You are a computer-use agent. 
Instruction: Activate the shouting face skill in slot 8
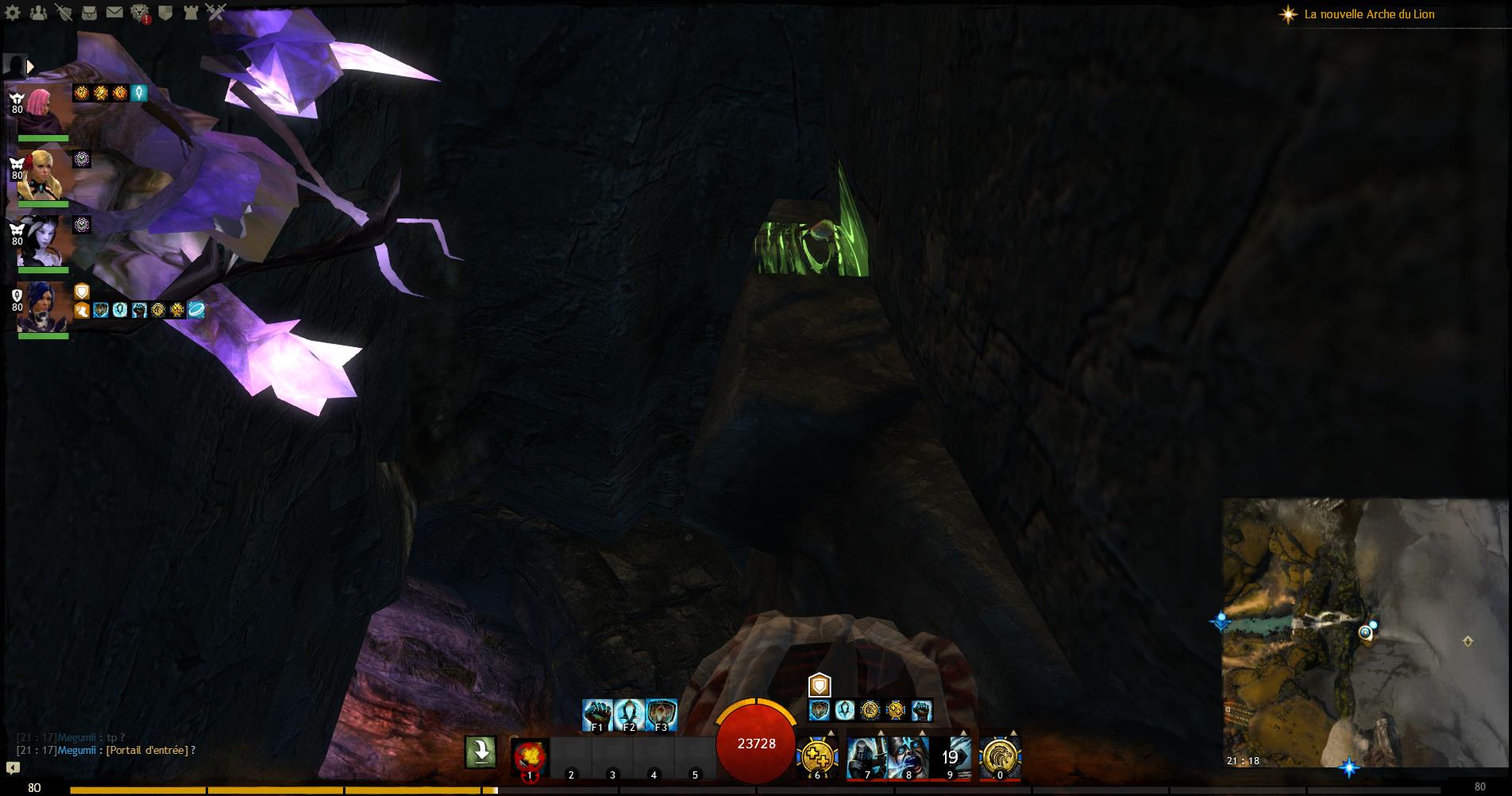point(908,757)
